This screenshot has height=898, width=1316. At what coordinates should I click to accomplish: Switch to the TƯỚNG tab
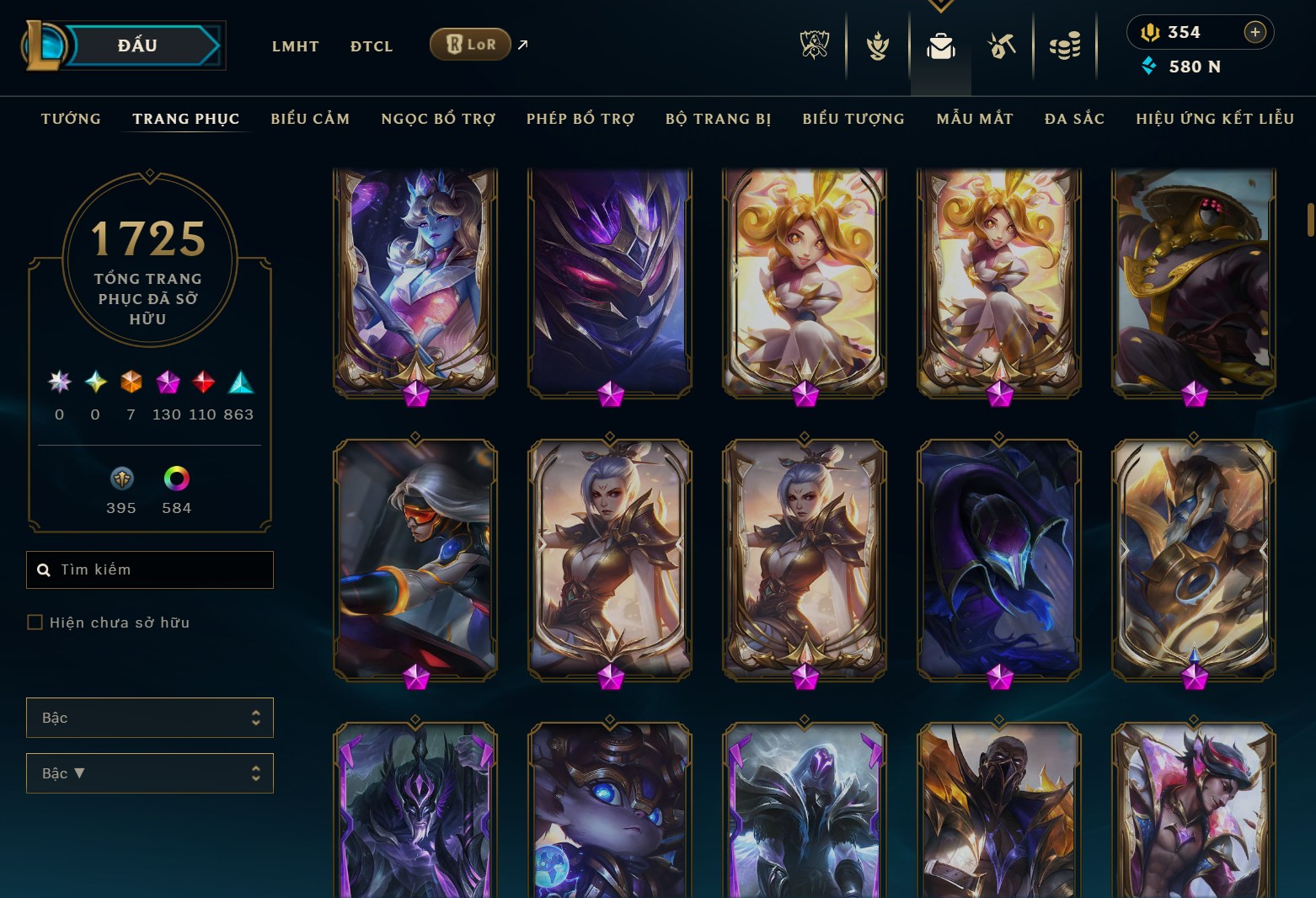(71, 119)
